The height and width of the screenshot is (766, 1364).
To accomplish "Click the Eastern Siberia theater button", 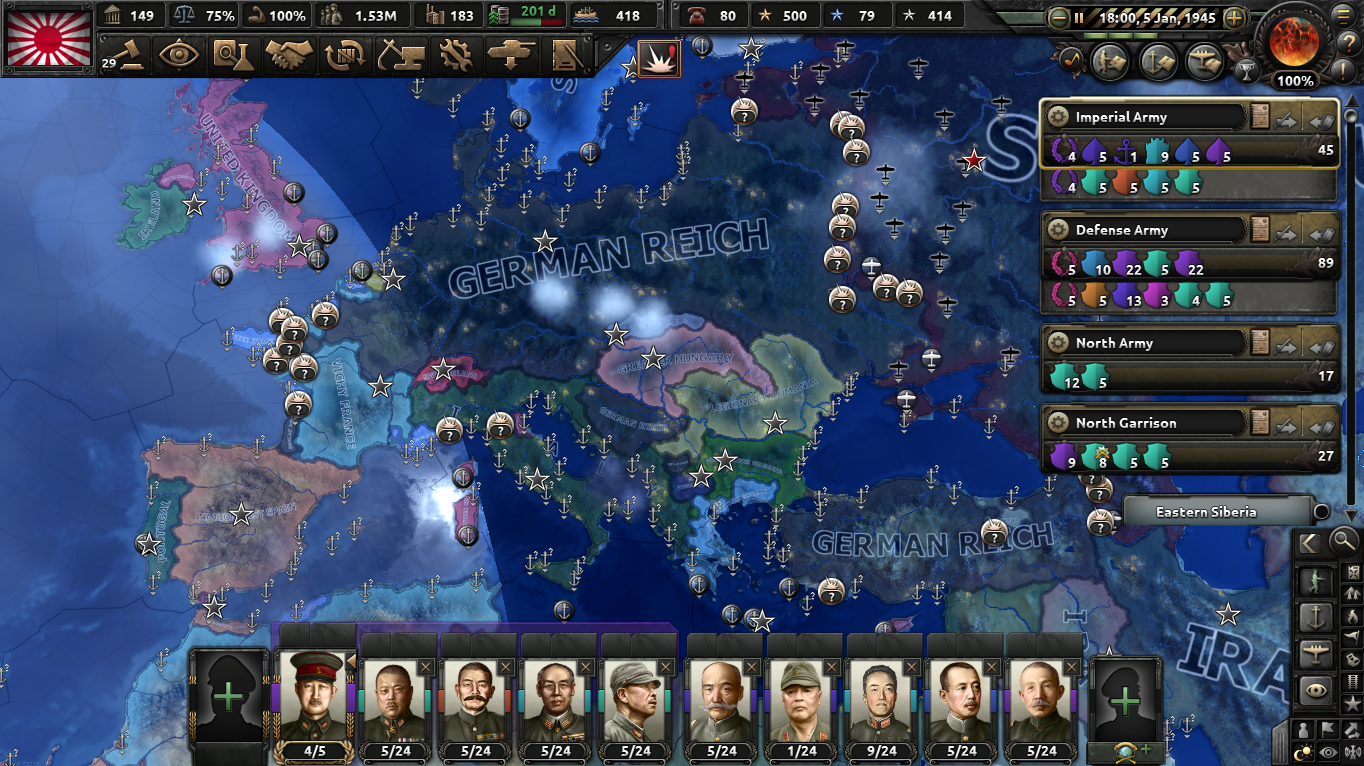I will tap(1220, 511).
